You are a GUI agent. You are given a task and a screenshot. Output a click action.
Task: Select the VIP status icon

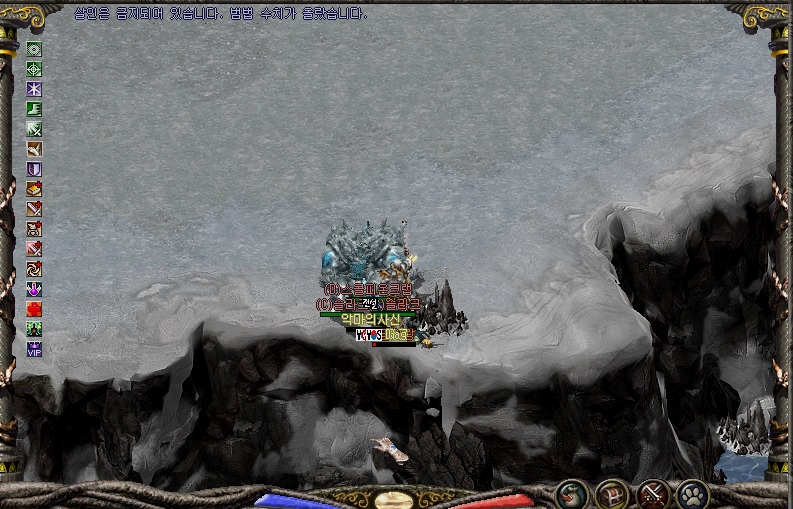tap(34, 349)
